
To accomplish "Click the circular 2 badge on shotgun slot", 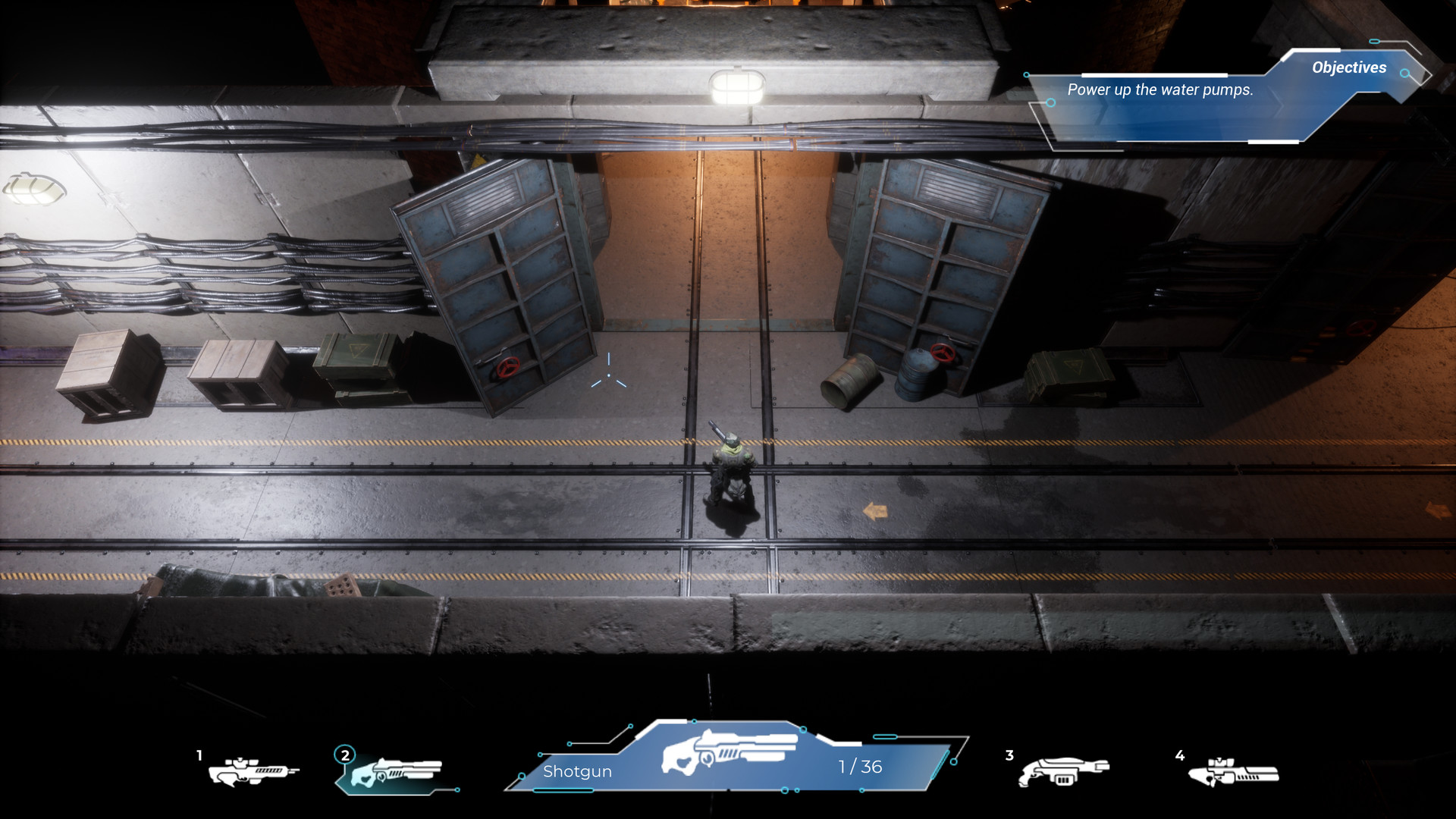I will 345,755.
